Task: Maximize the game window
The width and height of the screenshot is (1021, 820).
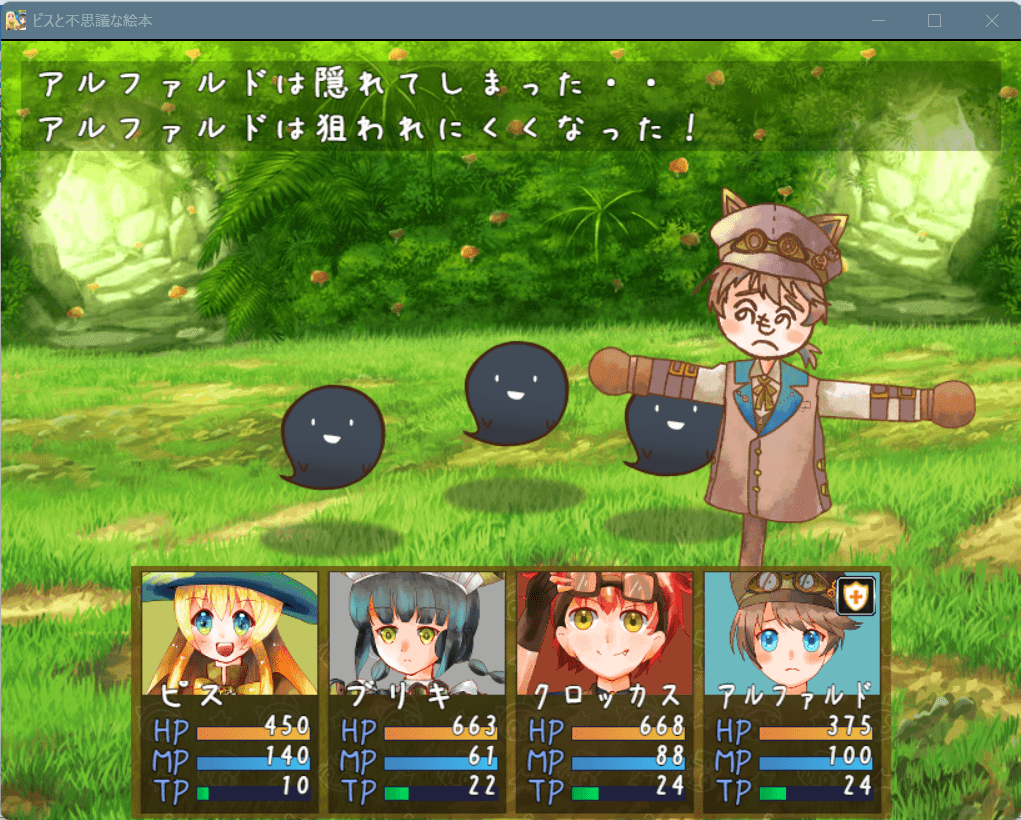Action: [935, 20]
